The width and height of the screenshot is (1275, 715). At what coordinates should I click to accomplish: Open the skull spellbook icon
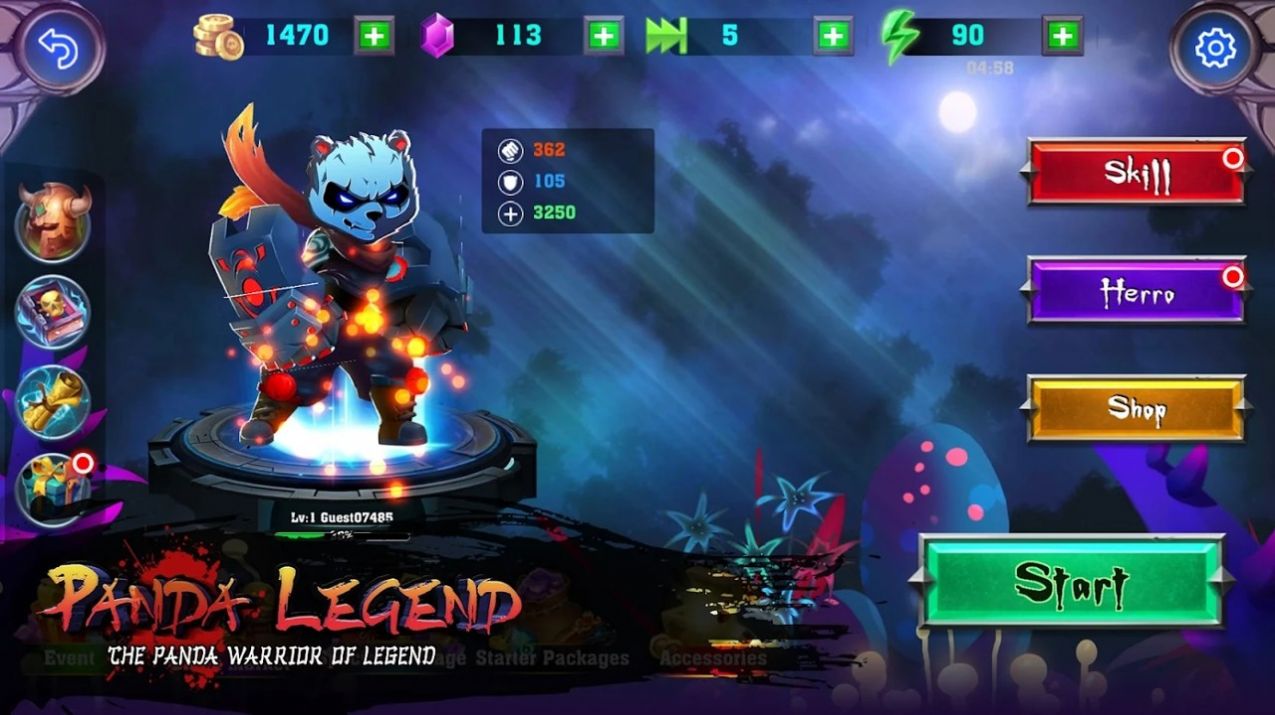pyautogui.click(x=53, y=312)
